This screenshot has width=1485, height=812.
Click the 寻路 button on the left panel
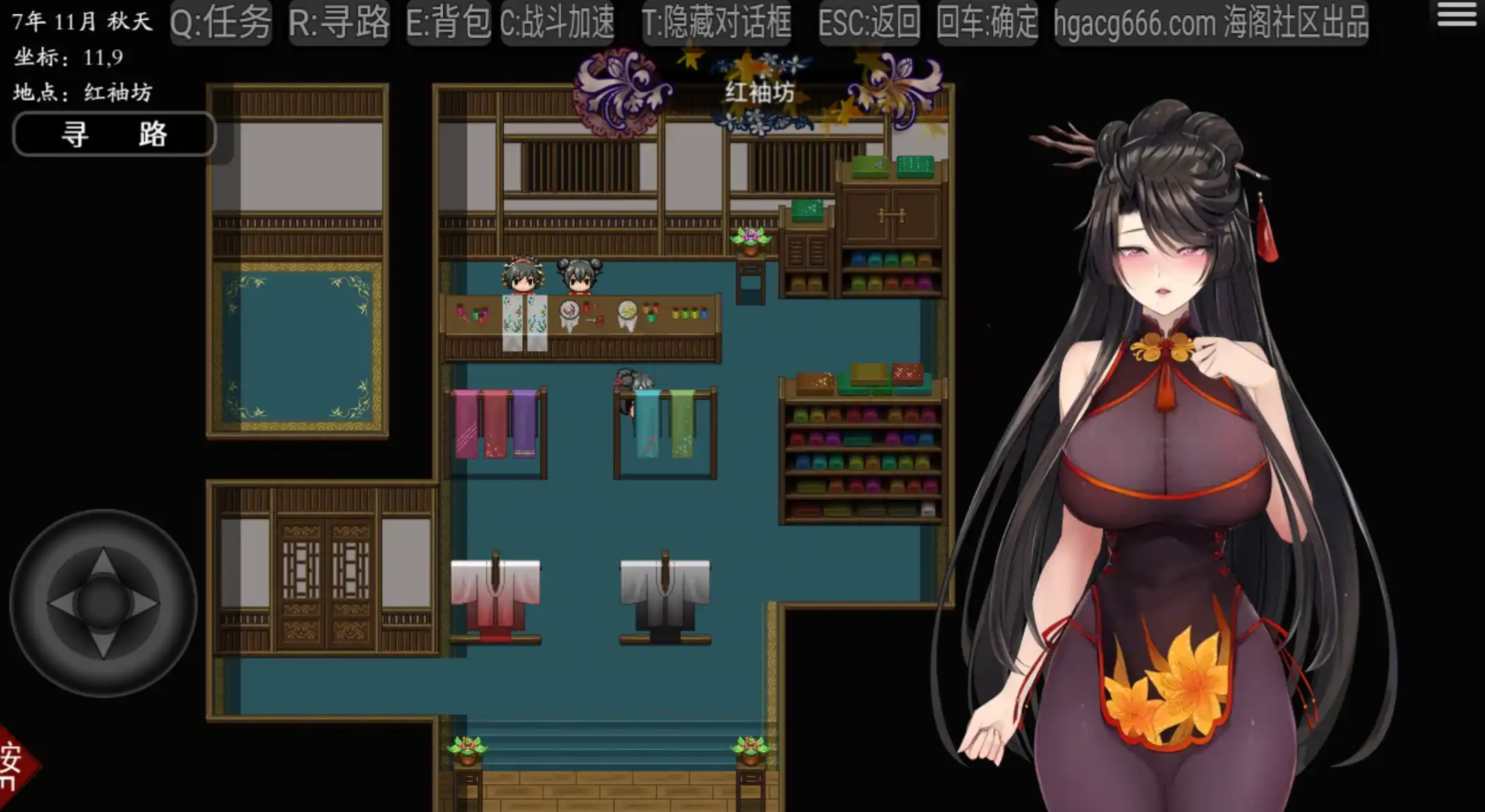[x=114, y=134]
